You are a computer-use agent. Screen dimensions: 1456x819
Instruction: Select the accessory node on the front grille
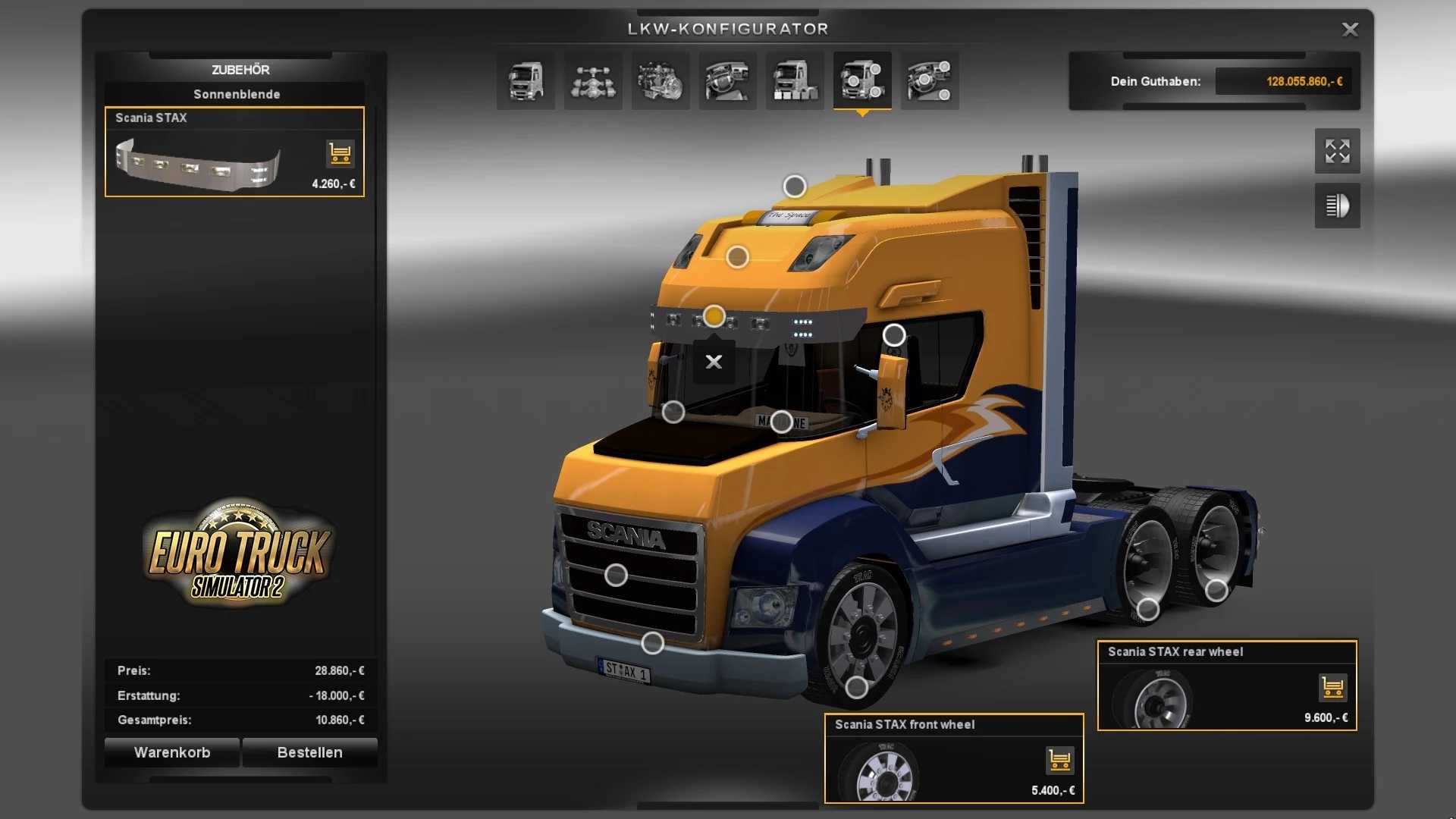(616, 576)
